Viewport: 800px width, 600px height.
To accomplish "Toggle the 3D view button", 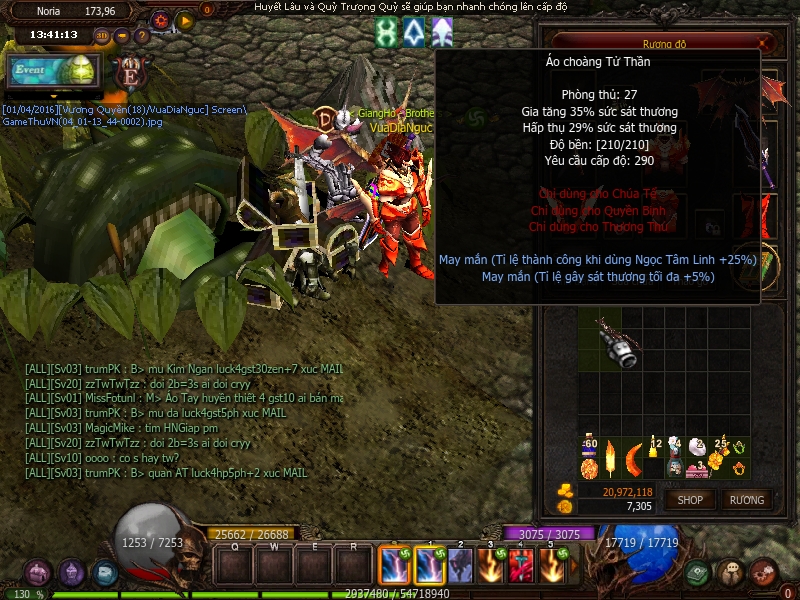I will pos(102,35).
